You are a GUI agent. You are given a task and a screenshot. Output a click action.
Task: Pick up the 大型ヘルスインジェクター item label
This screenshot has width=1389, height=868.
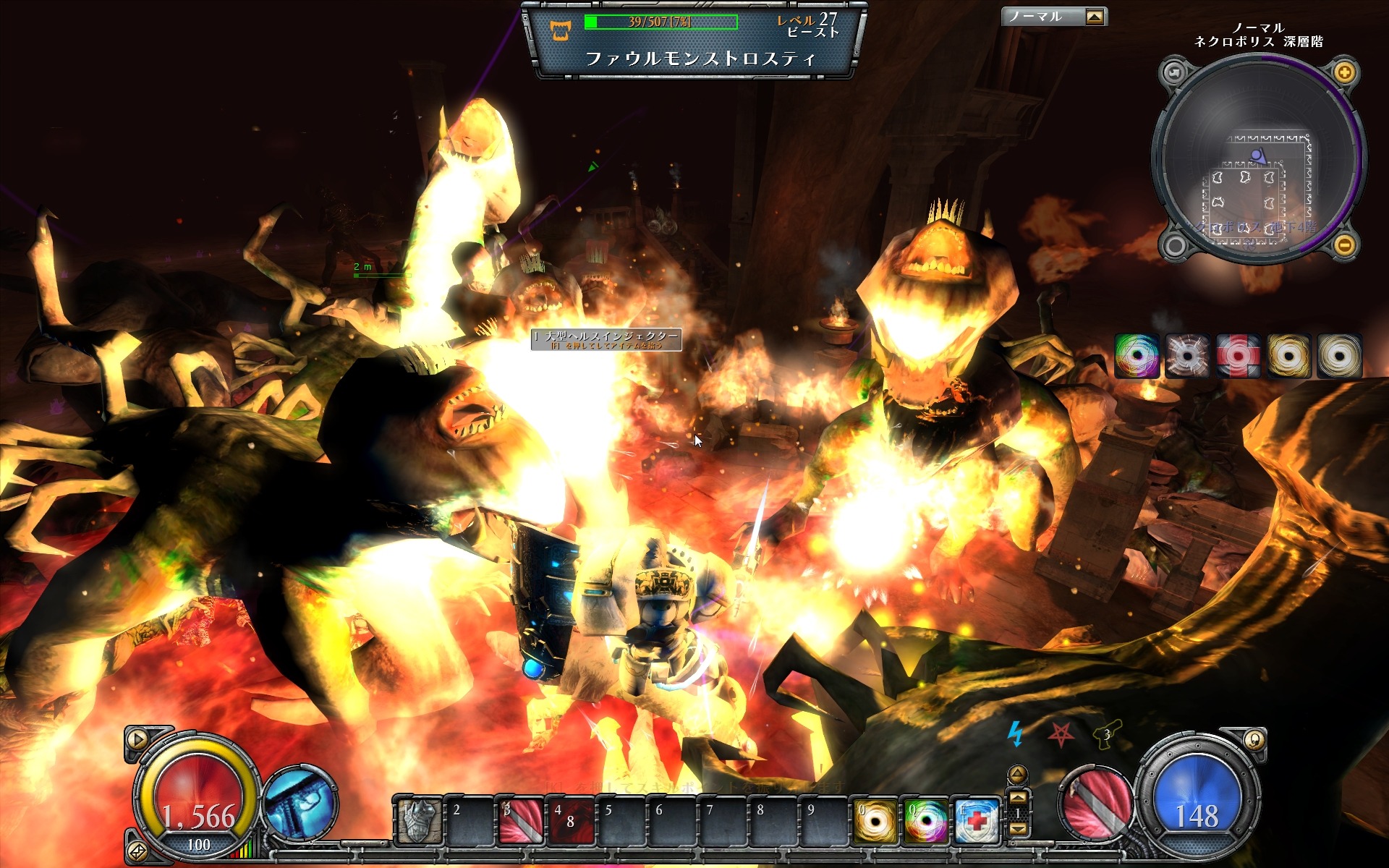[606, 339]
